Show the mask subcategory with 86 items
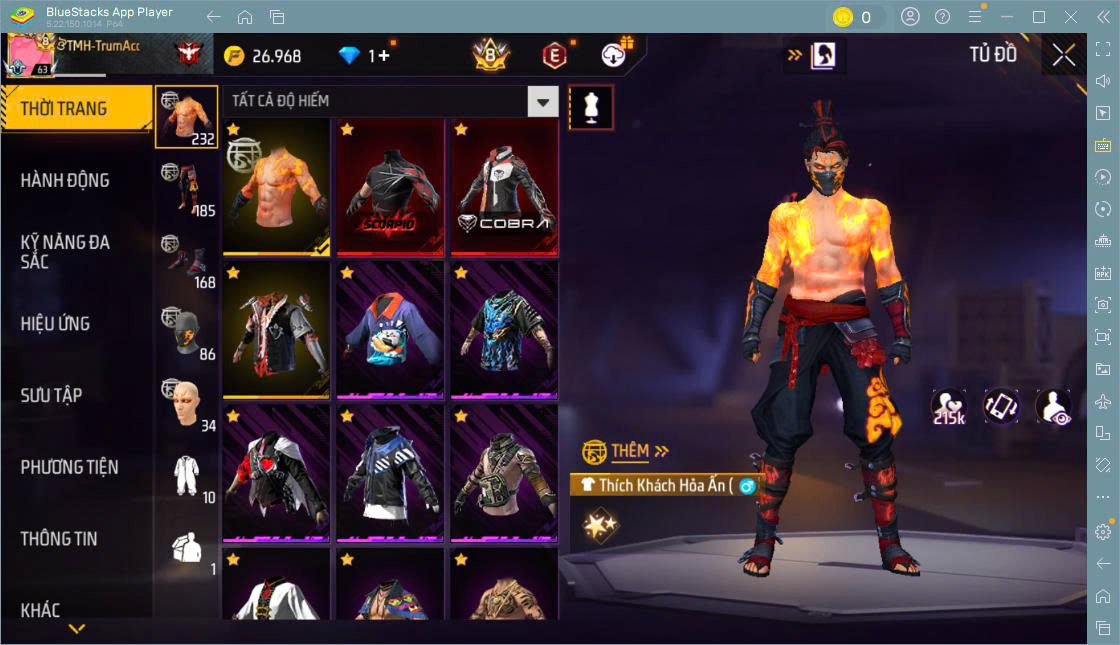Screen dimensions: 1120x645 click(x=186, y=332)
